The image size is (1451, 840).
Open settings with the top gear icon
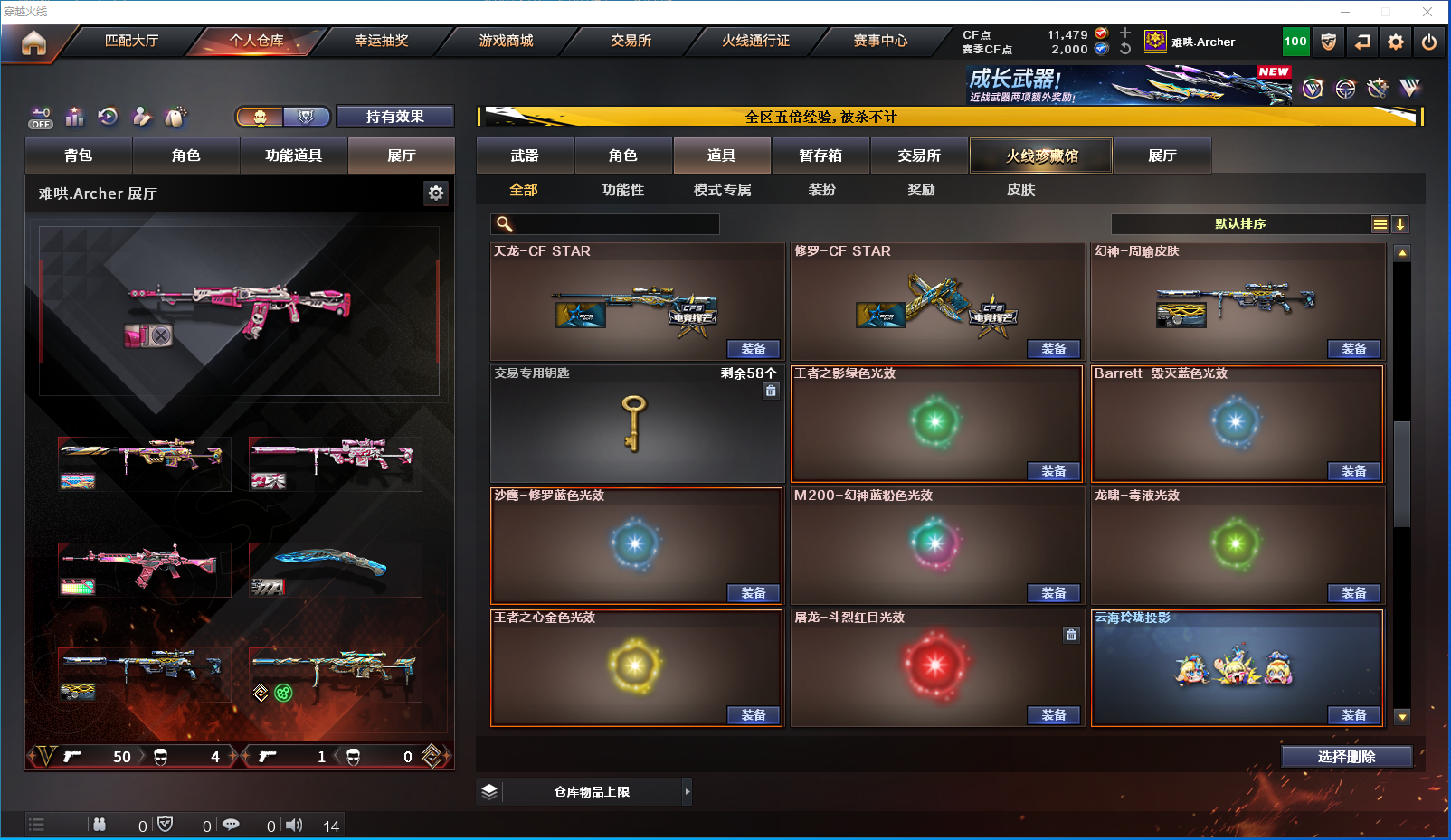tap(1396, 42)
